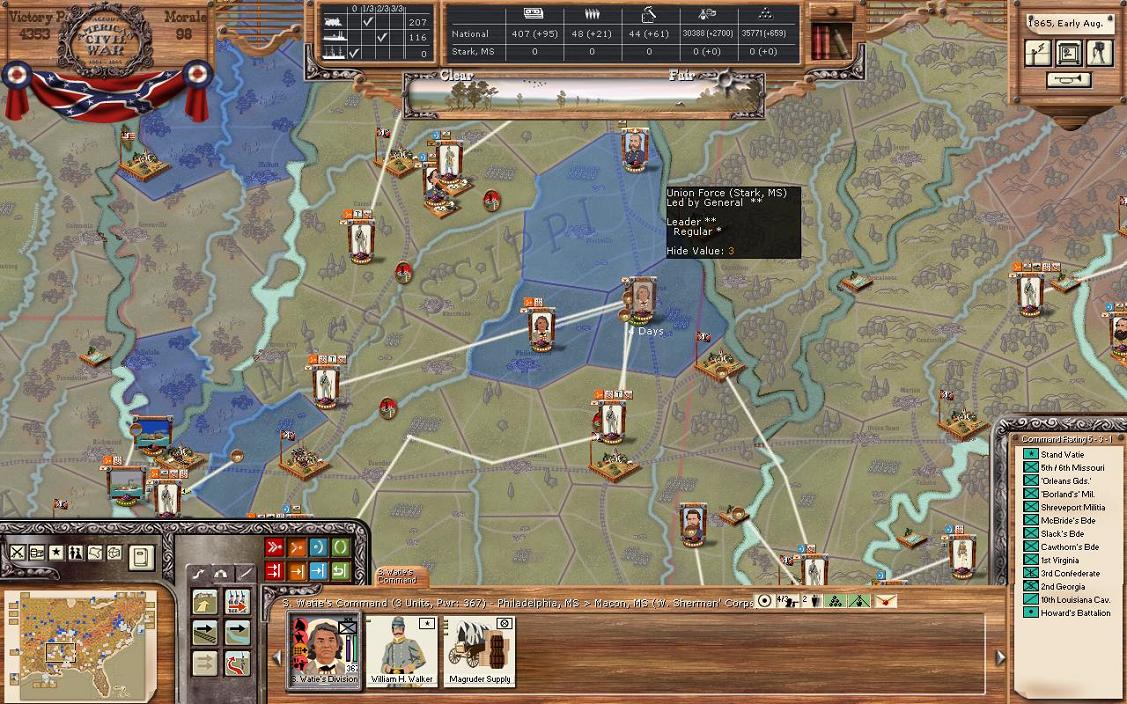The height and width of the screenshot is (704, 1127).
Task: End turn with the bugle button
Action: [1068, 80]
